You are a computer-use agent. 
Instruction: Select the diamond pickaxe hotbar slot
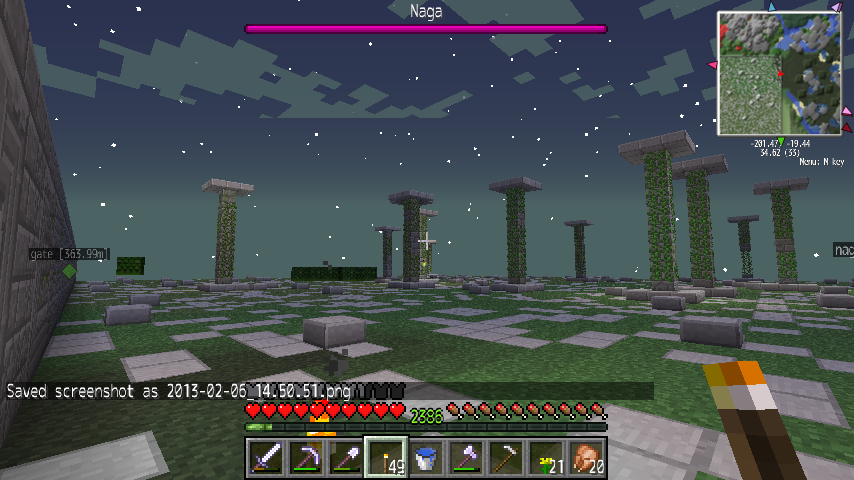click(305, 458)
